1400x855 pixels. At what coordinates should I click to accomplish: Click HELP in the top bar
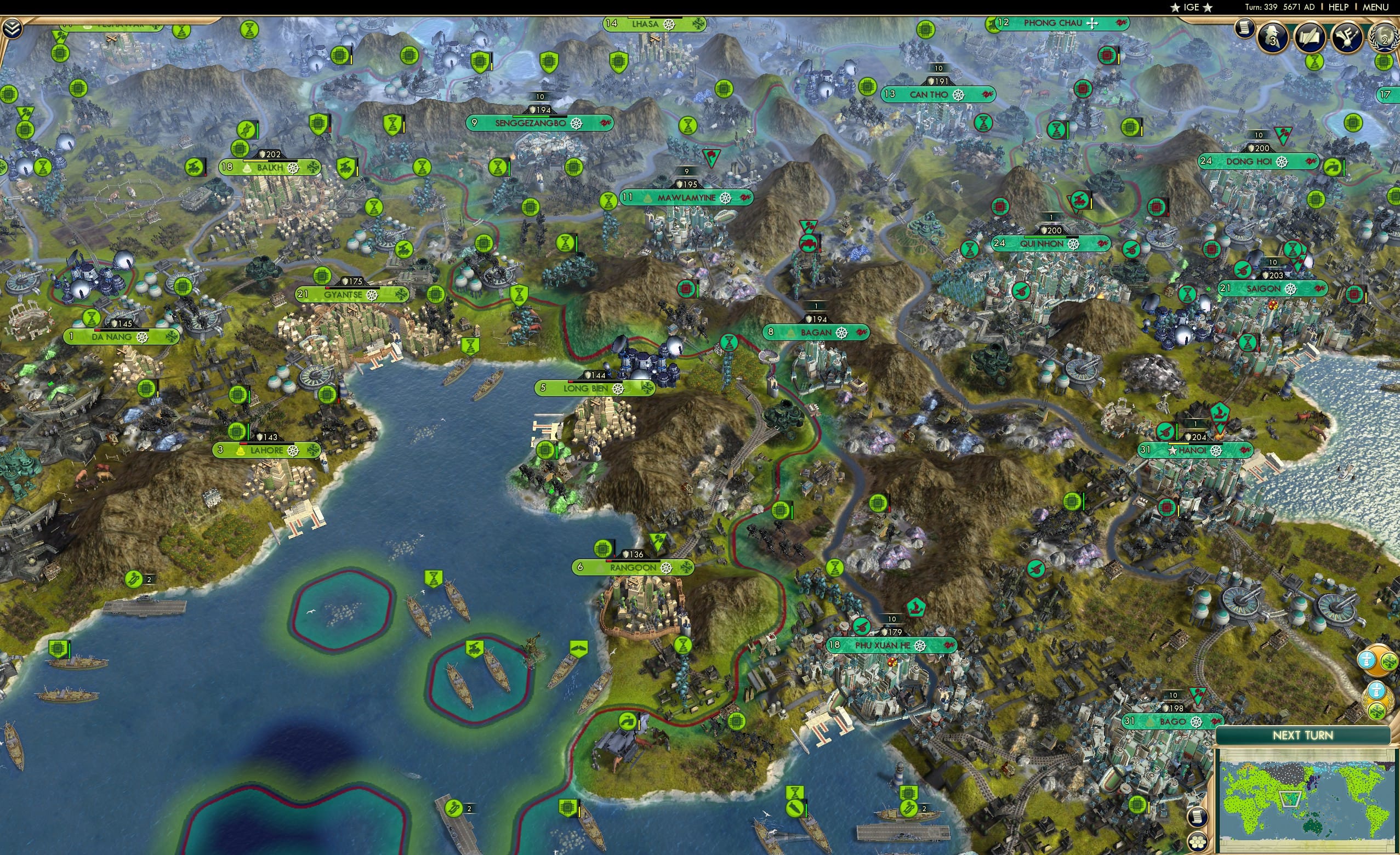click(x=1338, y=7)
